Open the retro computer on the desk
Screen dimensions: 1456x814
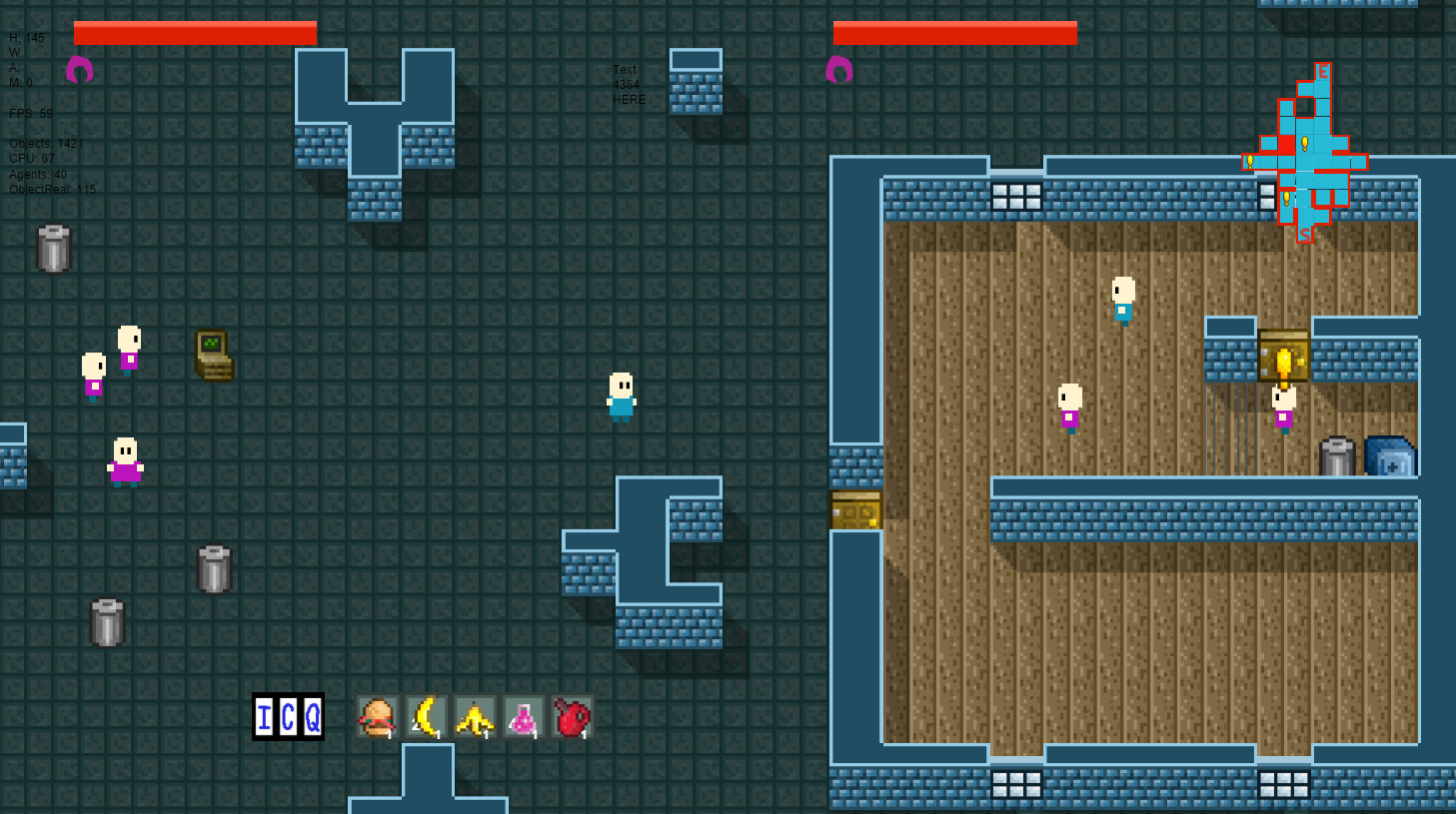[214, 355]
